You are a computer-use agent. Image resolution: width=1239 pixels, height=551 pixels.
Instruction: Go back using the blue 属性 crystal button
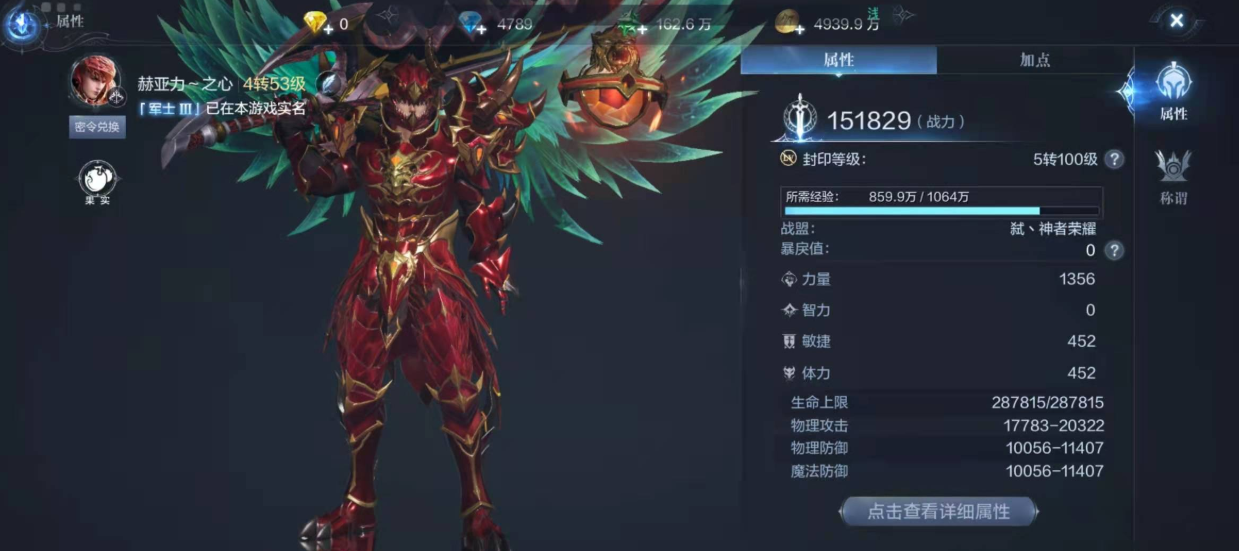point(22,23)
